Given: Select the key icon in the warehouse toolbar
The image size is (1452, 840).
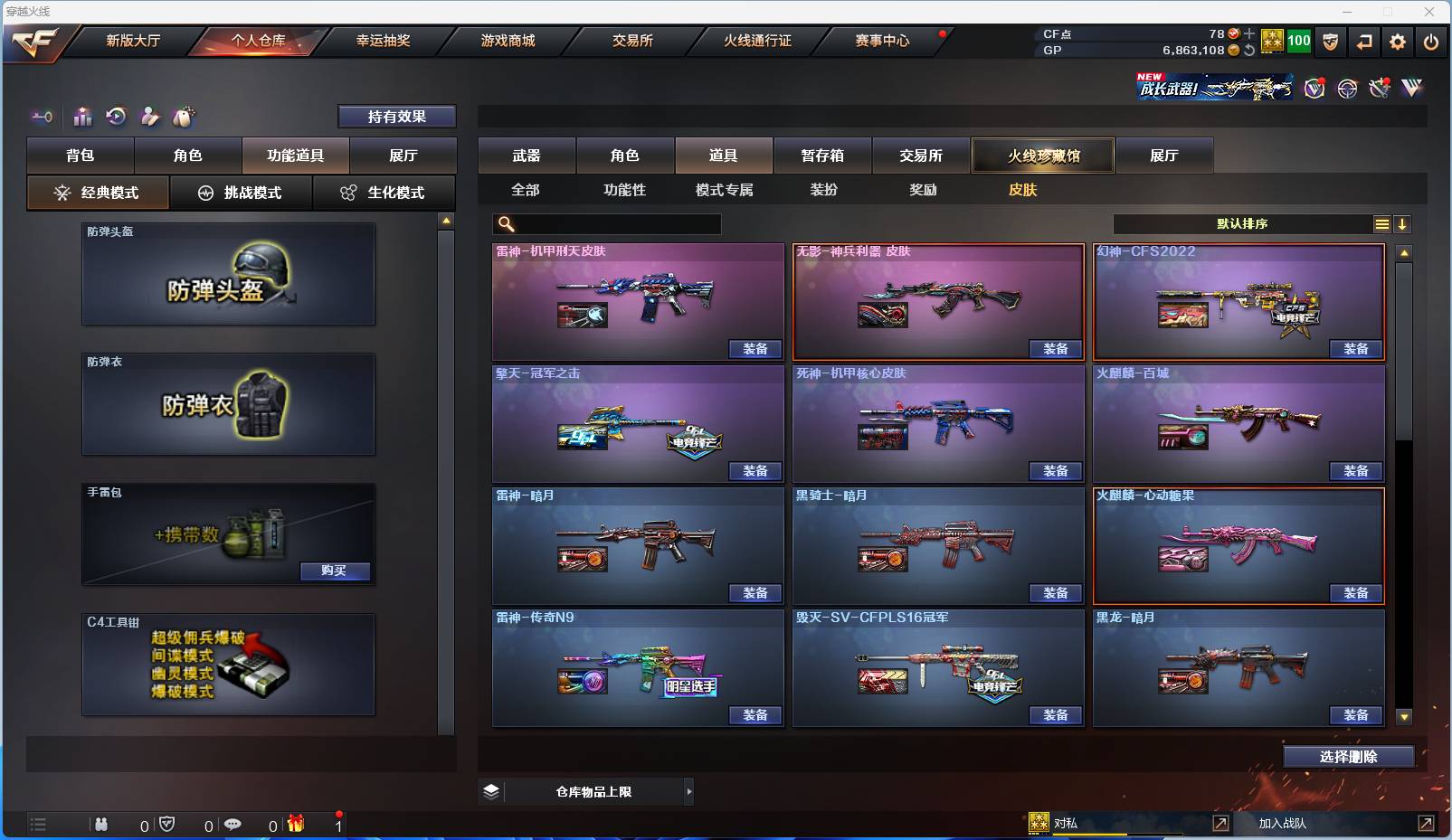Looking at the screenshot, I should [41, 117].
